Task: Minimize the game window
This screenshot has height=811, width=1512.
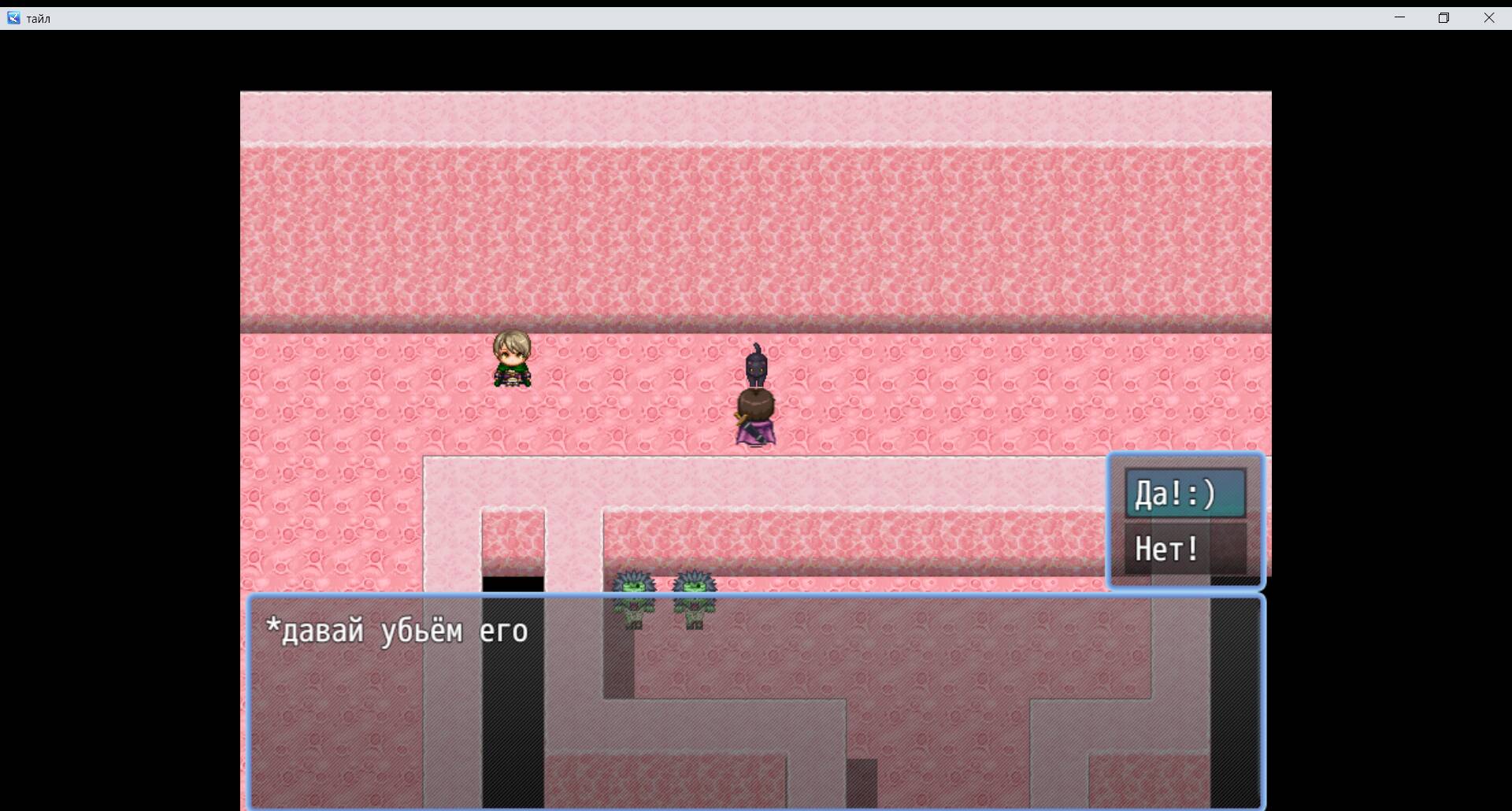Action: pyautogui.click(x=1399, y=17)
